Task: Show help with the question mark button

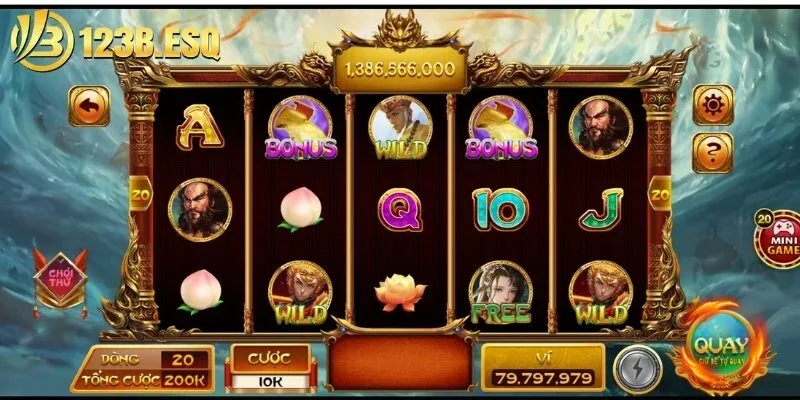Action: 713,152
